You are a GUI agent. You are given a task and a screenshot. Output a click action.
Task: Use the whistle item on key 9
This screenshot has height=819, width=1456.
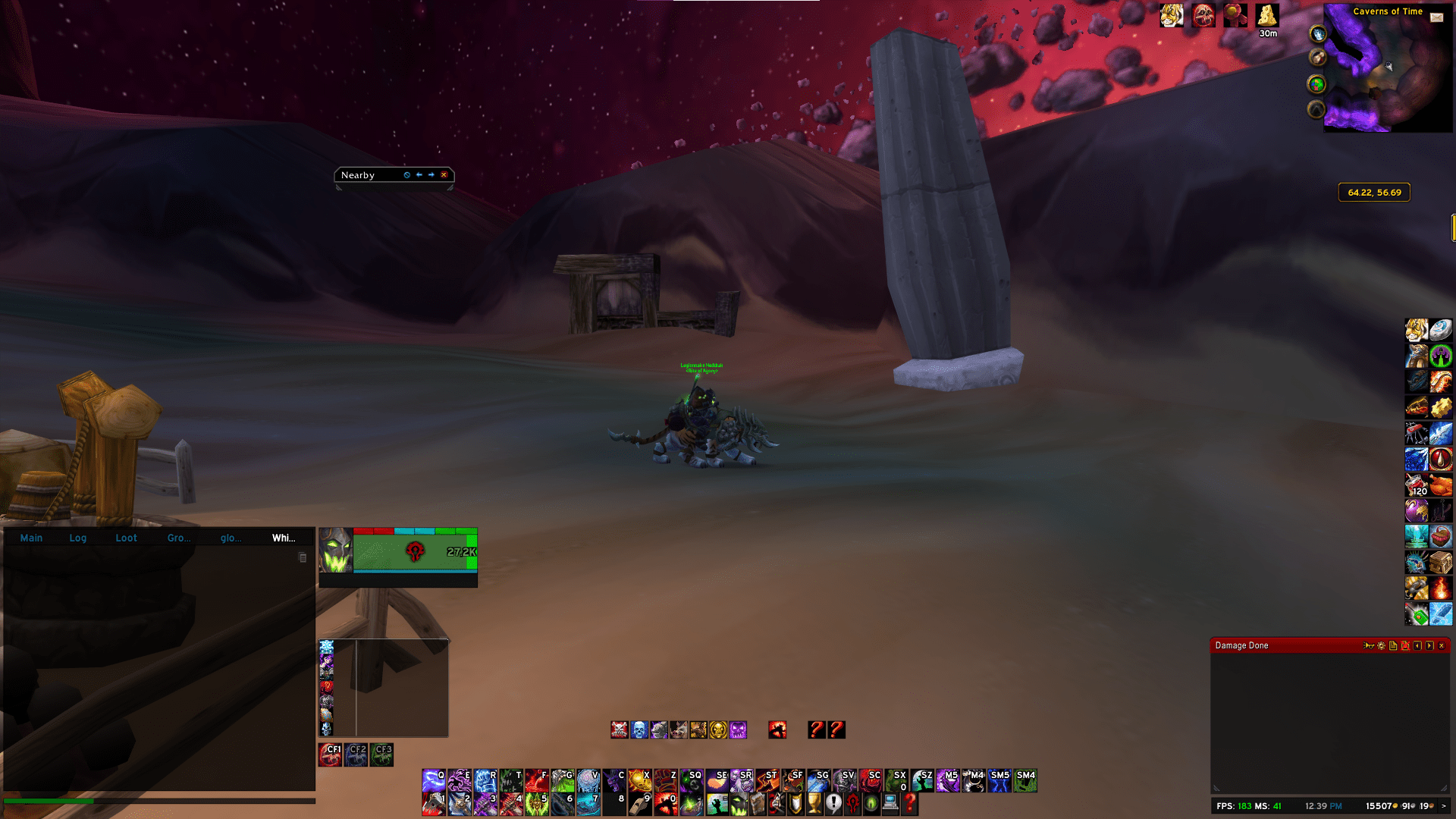click(640, 804)
